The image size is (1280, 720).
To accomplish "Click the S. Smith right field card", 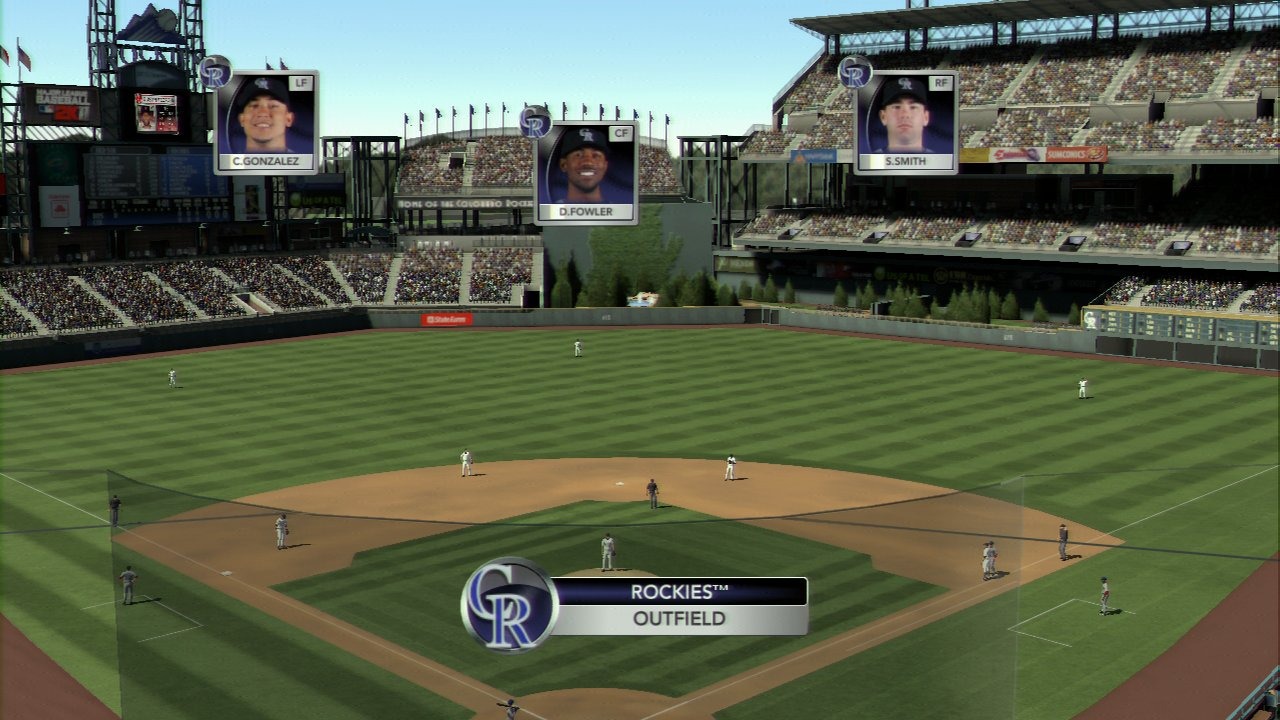I will tap(905, 123).
